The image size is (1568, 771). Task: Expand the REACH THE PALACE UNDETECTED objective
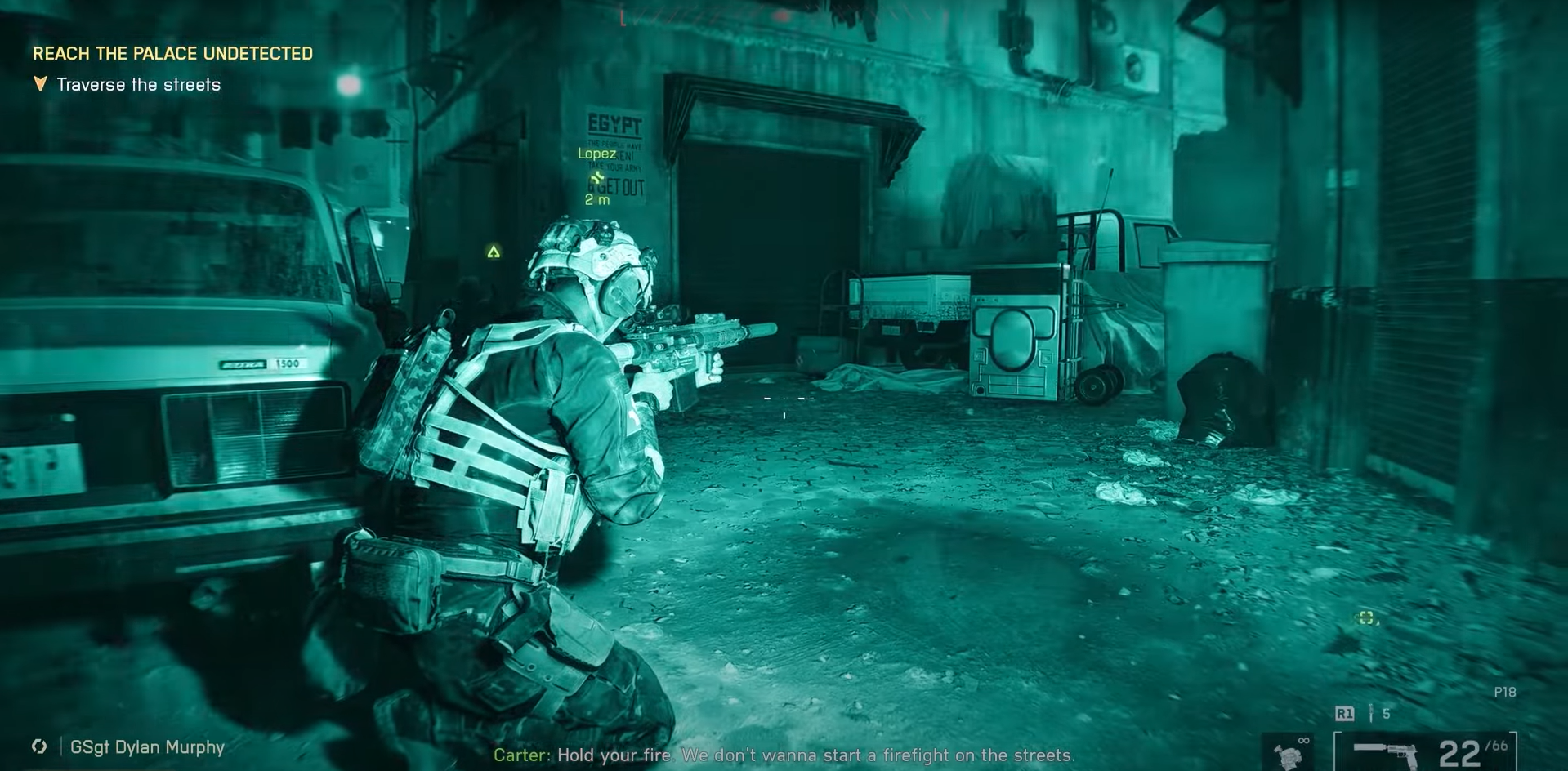pyautogui.click(x=172, y=54)
